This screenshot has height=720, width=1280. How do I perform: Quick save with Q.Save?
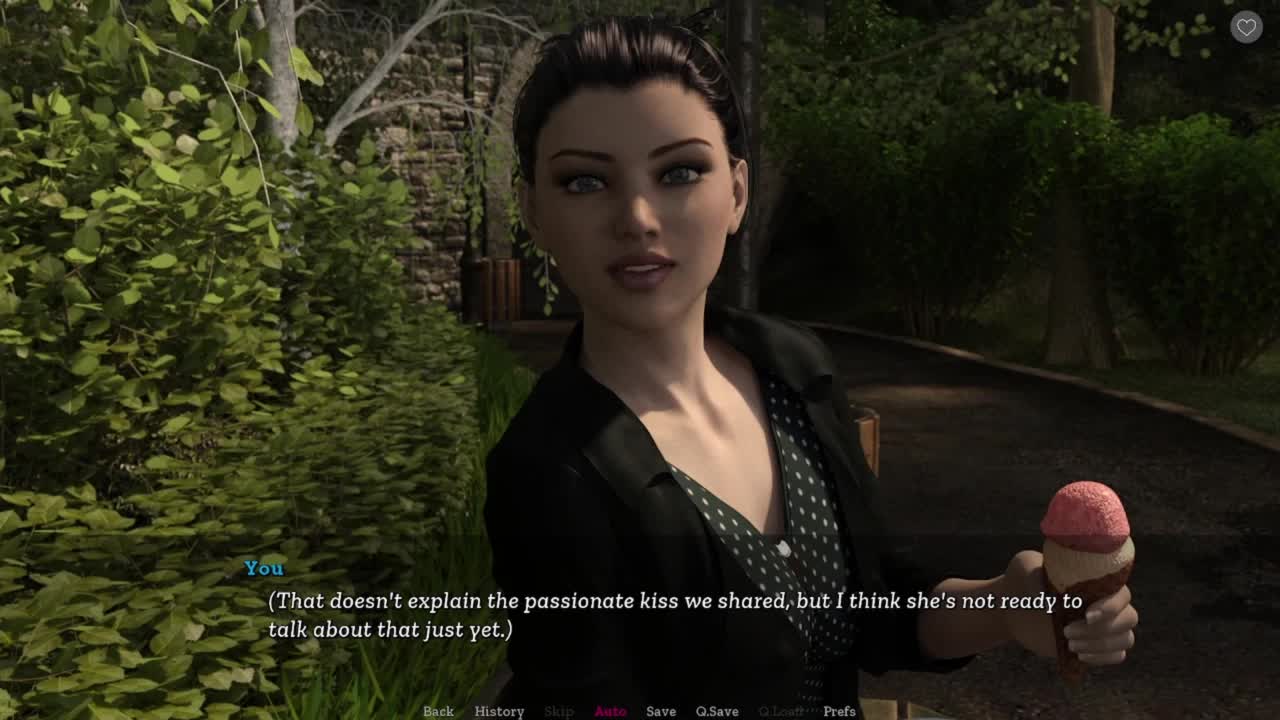[717, 711]
